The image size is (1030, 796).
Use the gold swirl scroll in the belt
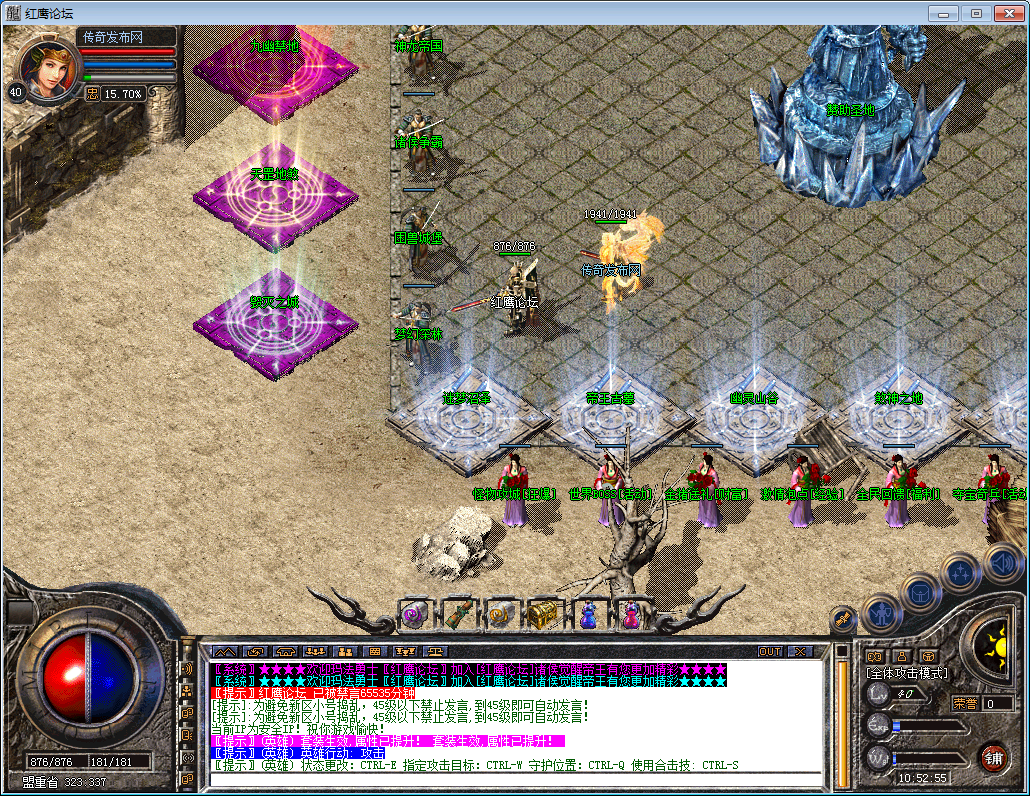point(500,614)
